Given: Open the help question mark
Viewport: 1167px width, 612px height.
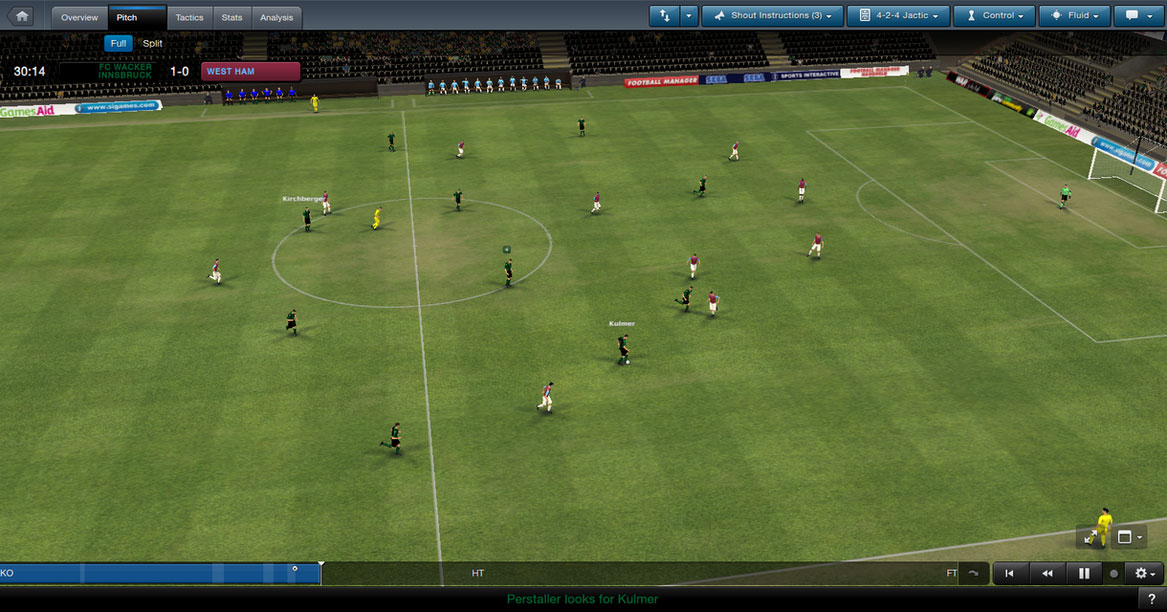Looking at the screenshot, I should pos(1152,598).
